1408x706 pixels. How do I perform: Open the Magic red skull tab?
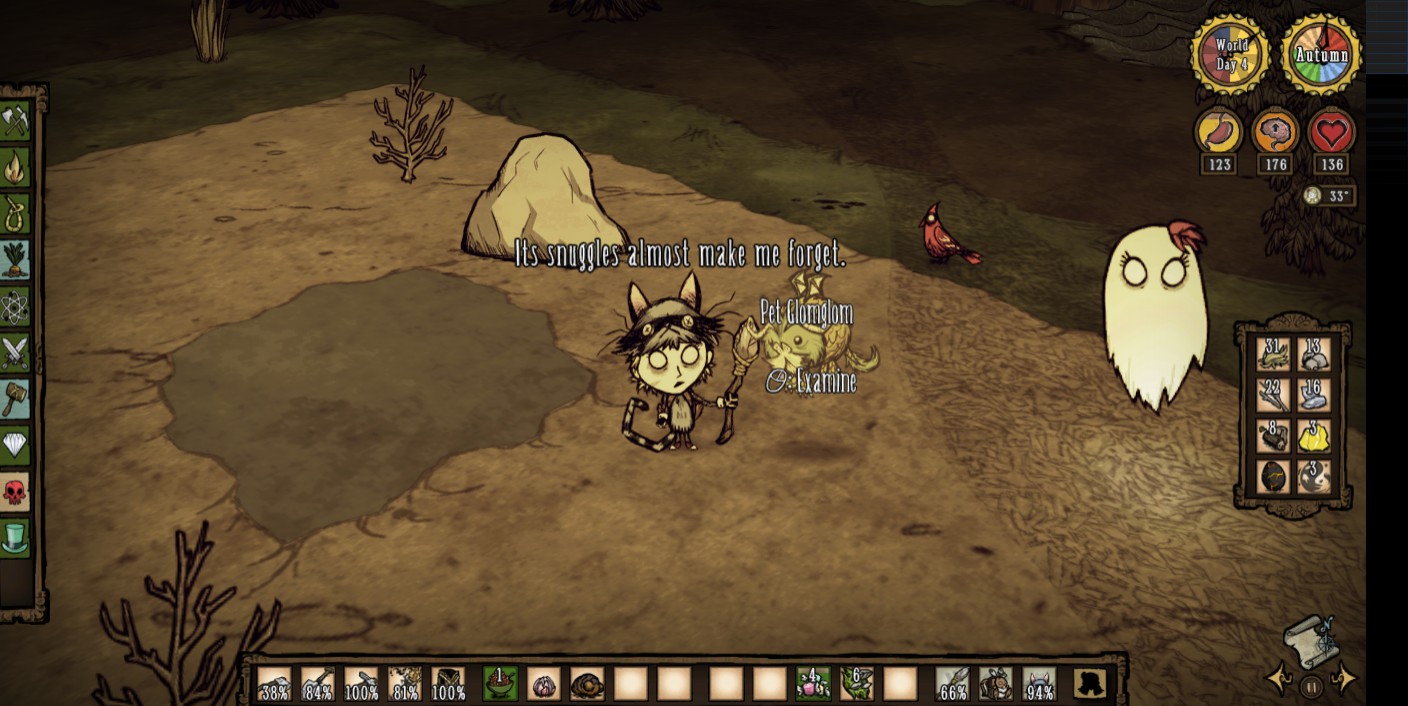point(15,492)
